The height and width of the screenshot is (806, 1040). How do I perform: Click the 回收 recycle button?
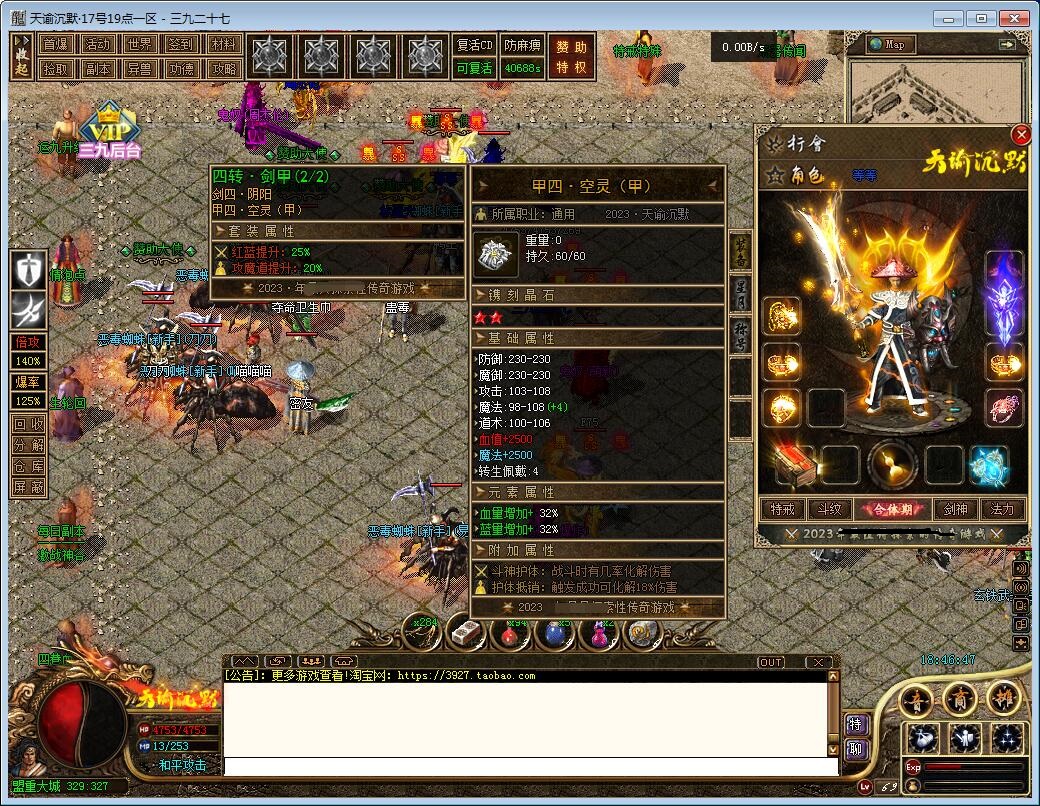click(28, 424)
